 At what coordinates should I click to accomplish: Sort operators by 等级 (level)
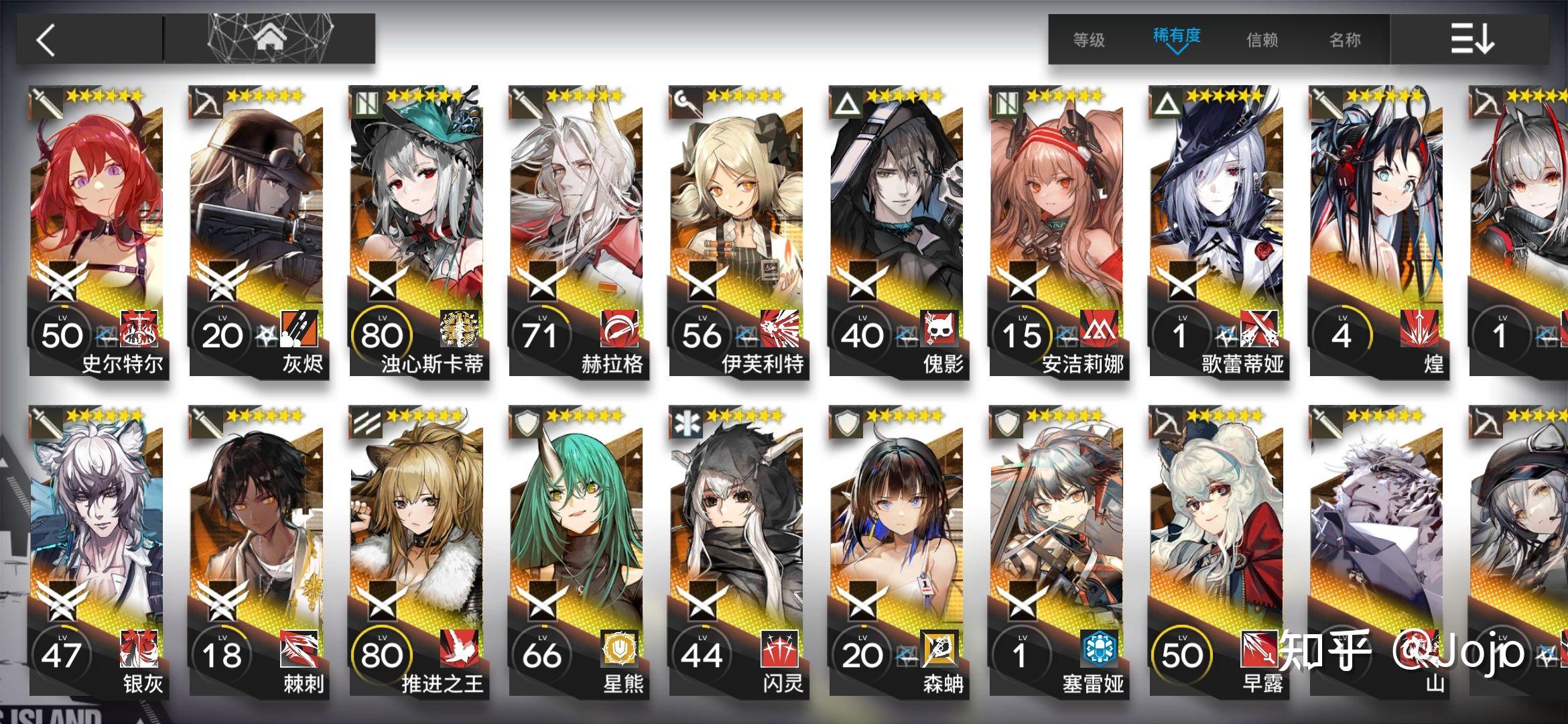(x=1089, y=40)
